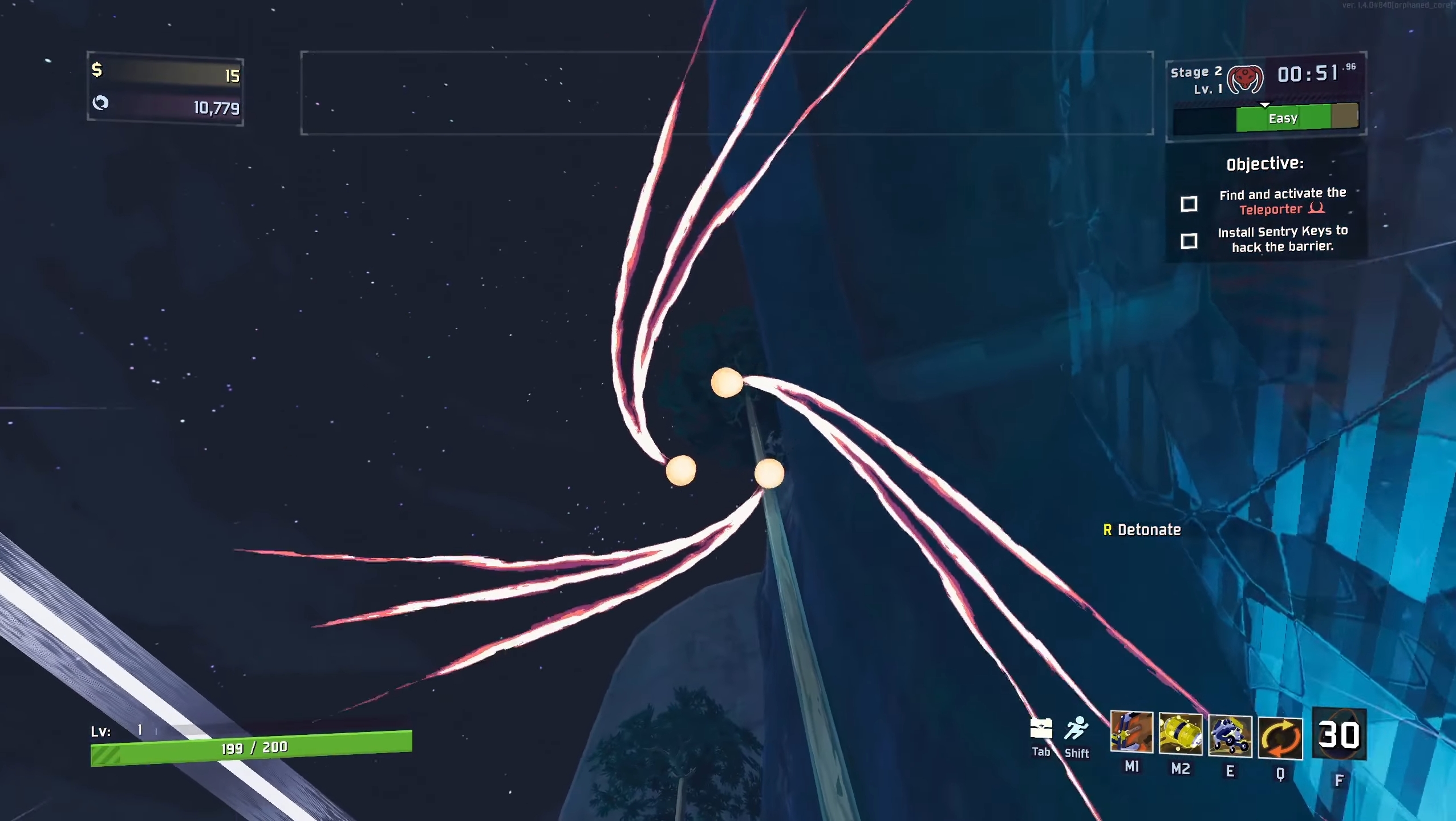Toggle the sprint running-figure icon
The height and width of the screenshot is (821, 1456).
point(1076,729)
